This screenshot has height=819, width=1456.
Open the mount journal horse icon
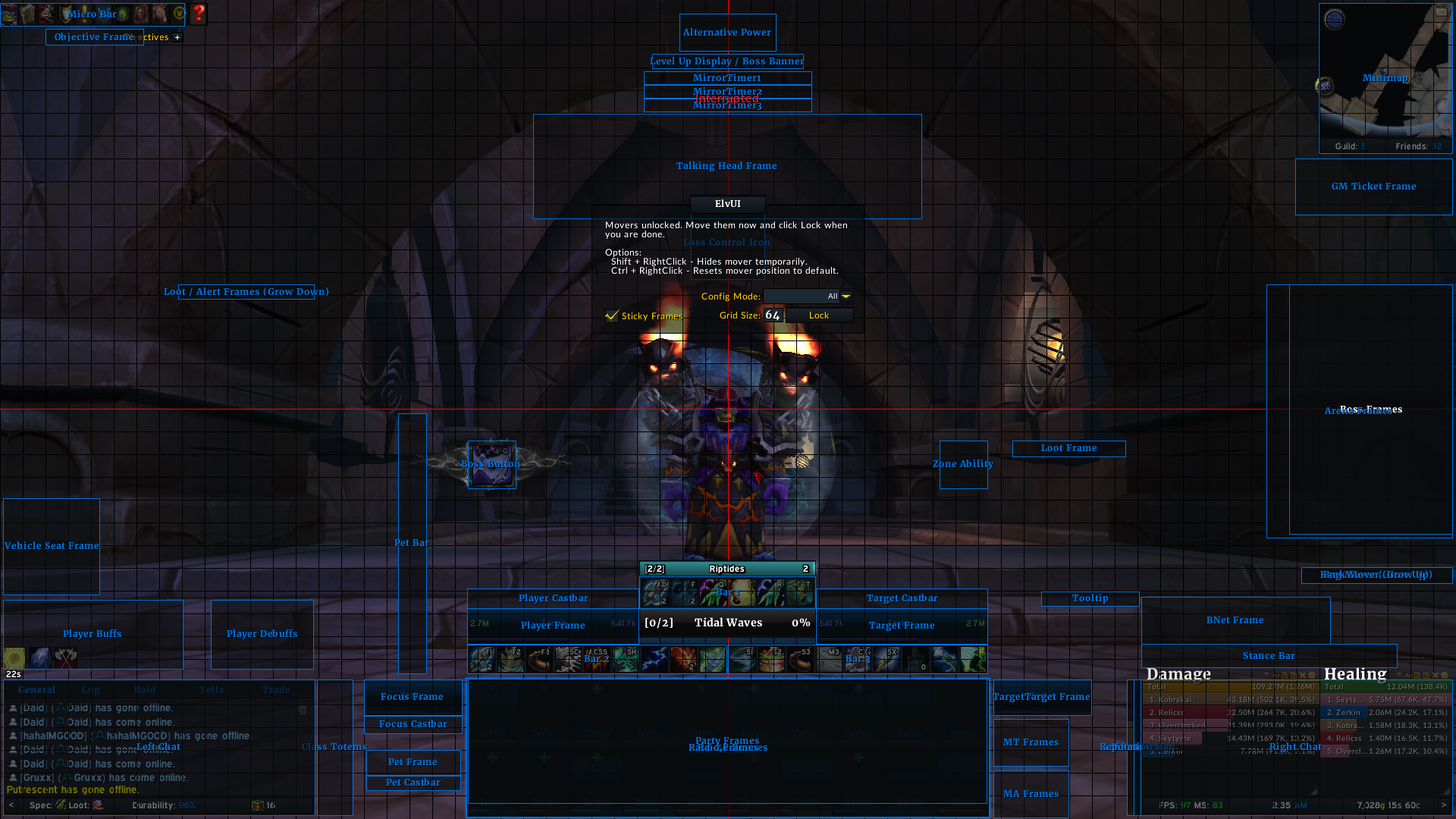point(159,14)
